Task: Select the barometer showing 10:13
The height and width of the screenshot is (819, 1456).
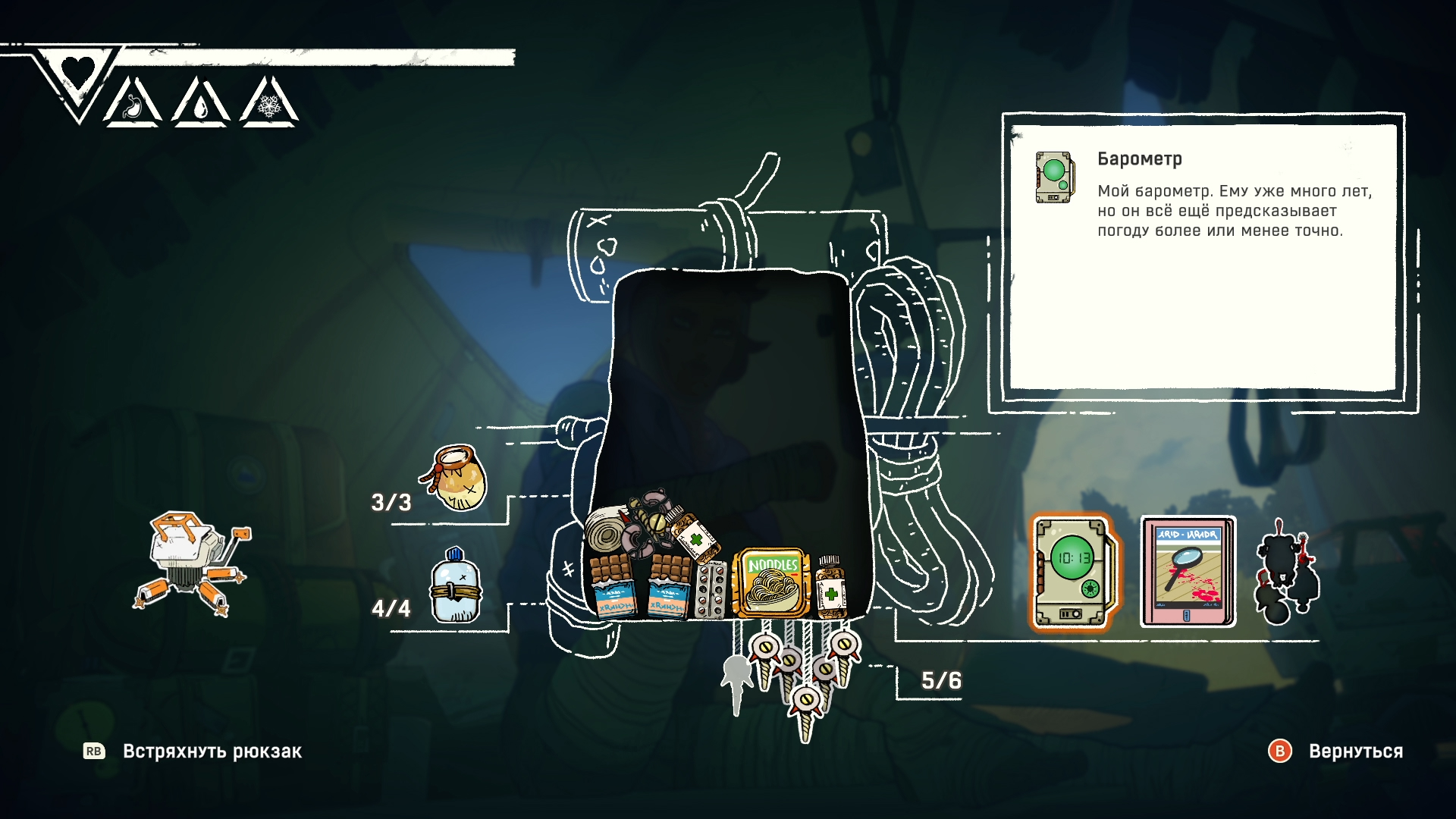Action: (1073, 573)
